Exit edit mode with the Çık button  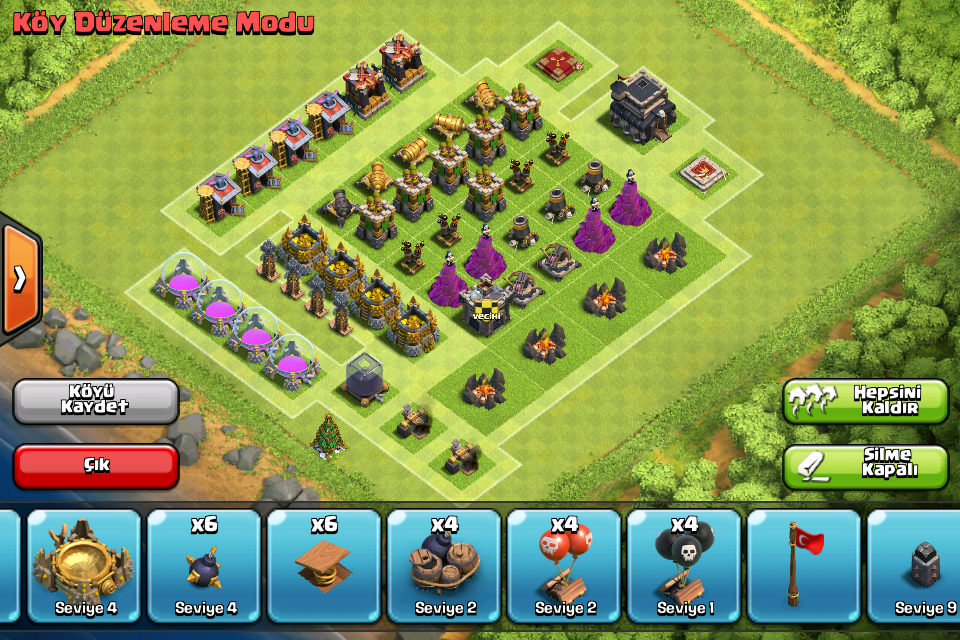95,466
